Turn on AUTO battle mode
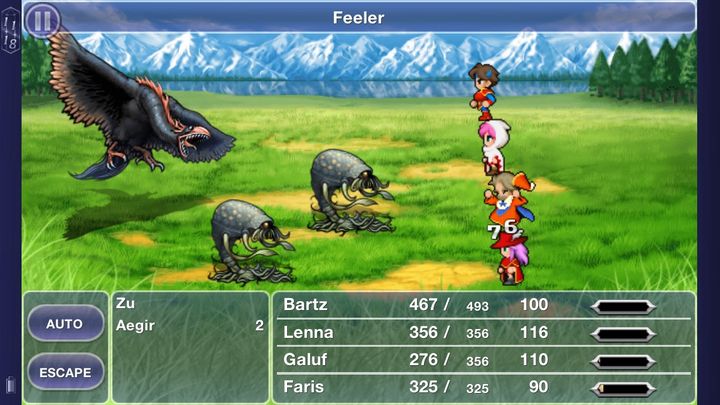The width and height of the screenshot is (720, 405). [x=65, y=324]
